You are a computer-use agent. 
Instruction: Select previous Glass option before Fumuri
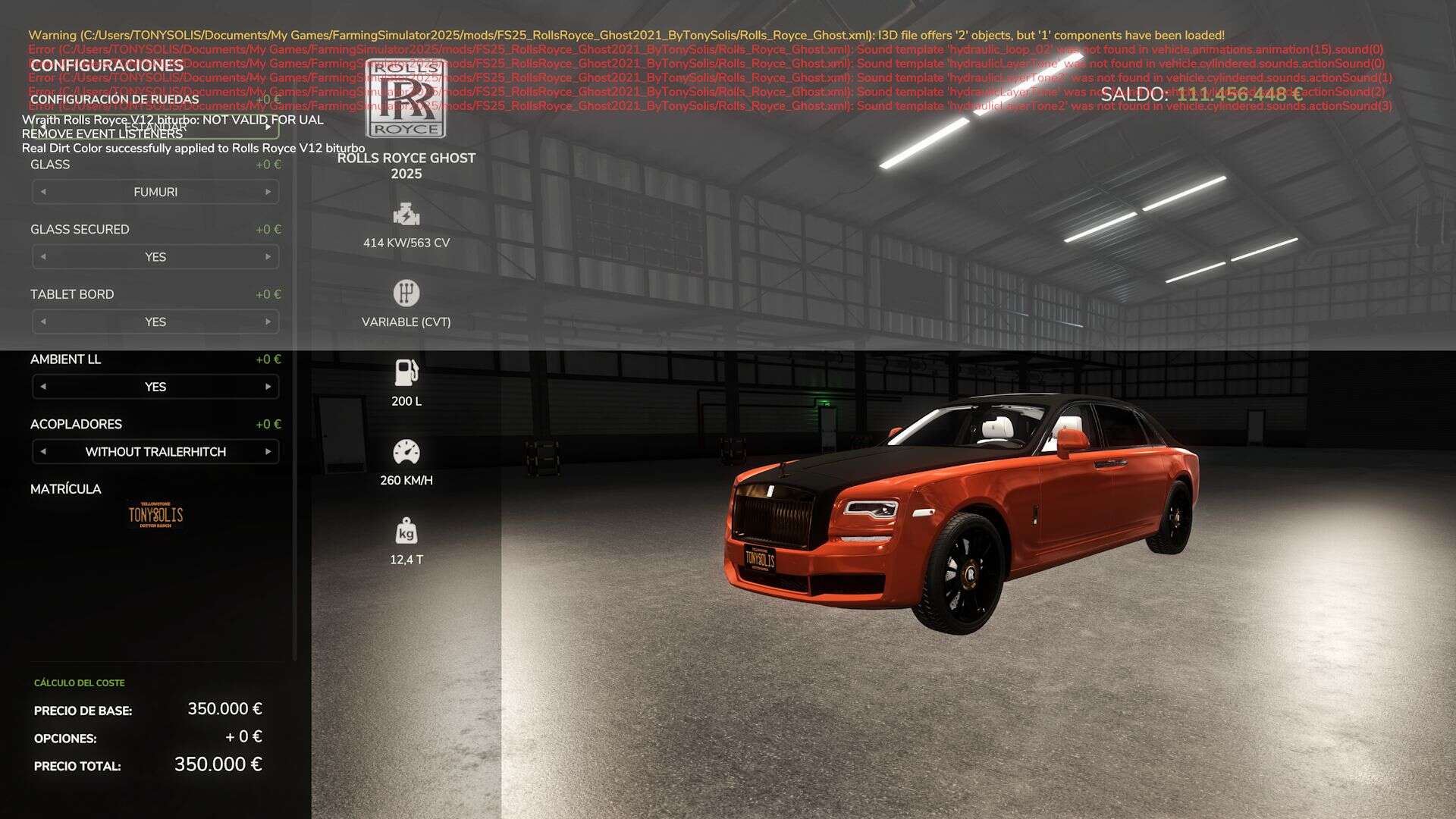point(43,192)
